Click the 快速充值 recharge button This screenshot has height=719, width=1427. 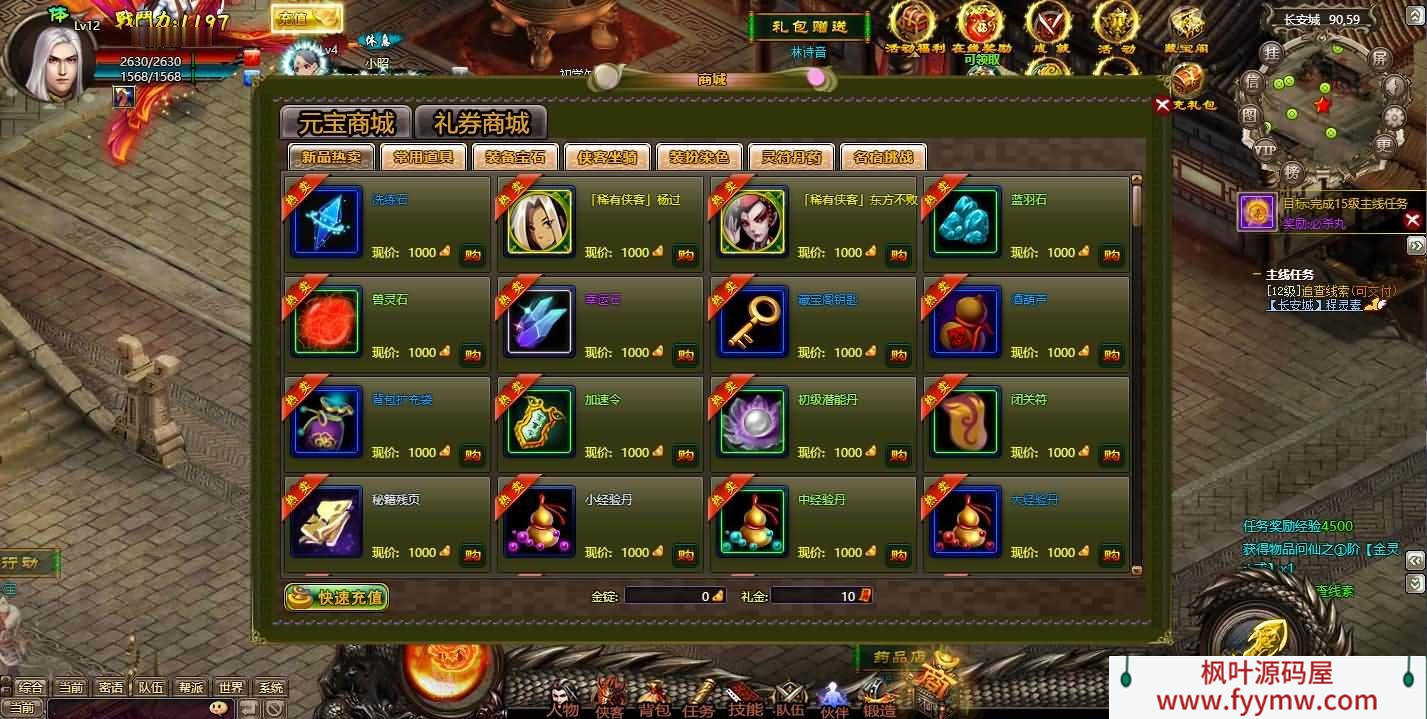pyautogui.click(x=337, y=597)
